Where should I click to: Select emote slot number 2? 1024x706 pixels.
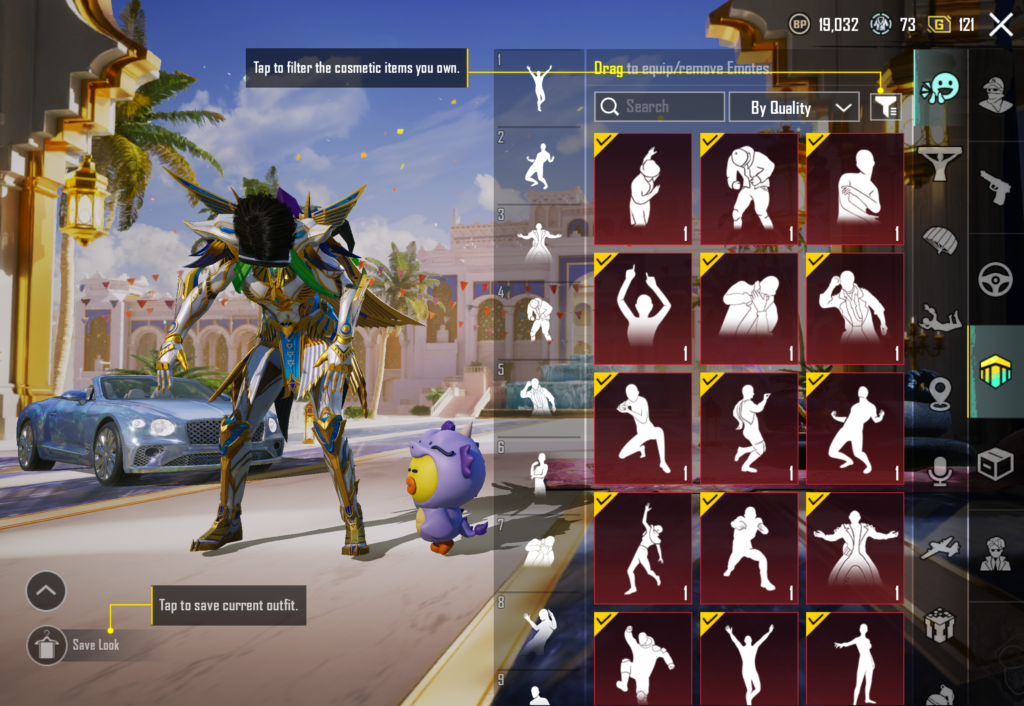pos(539,165)
